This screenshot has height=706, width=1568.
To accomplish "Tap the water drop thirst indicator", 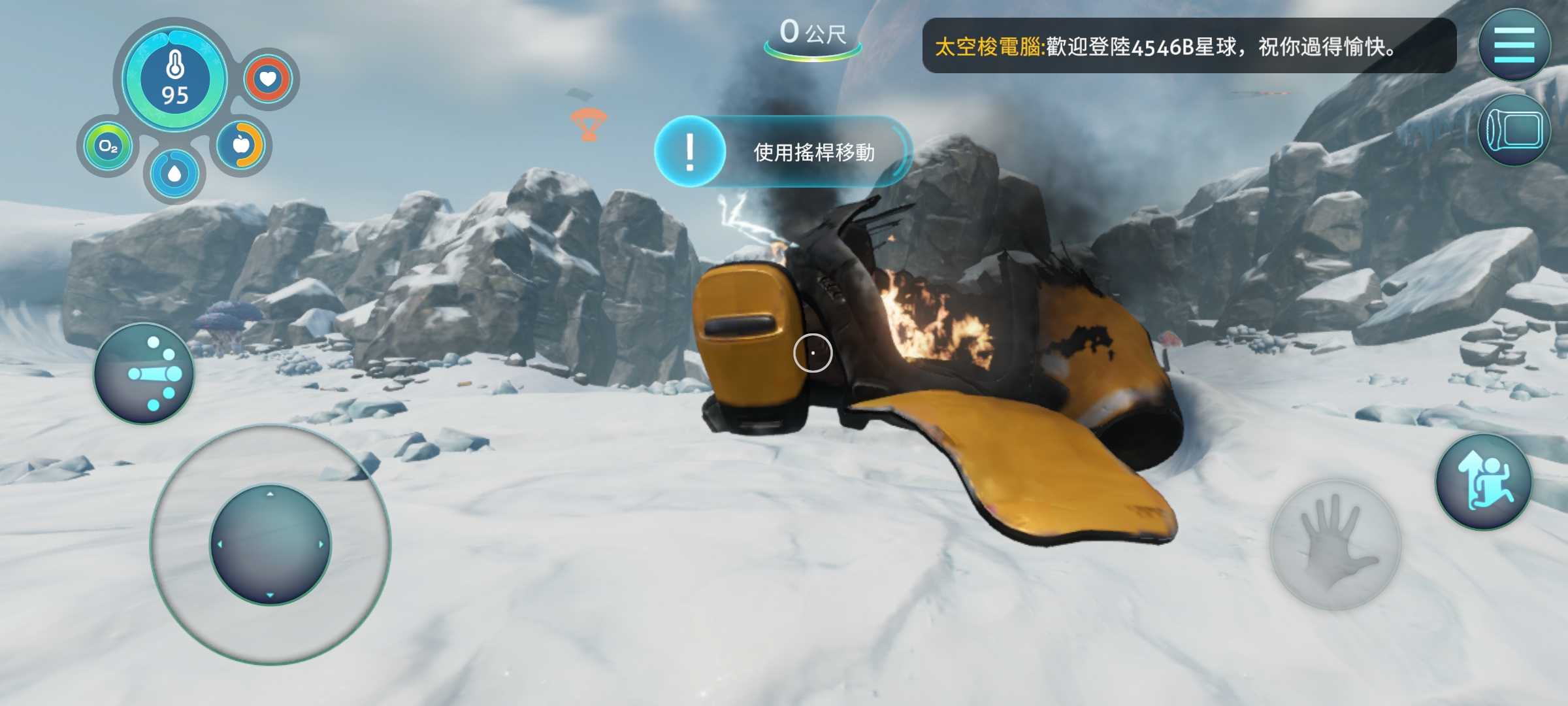I will pyautogui.click(x=174, y=174).
